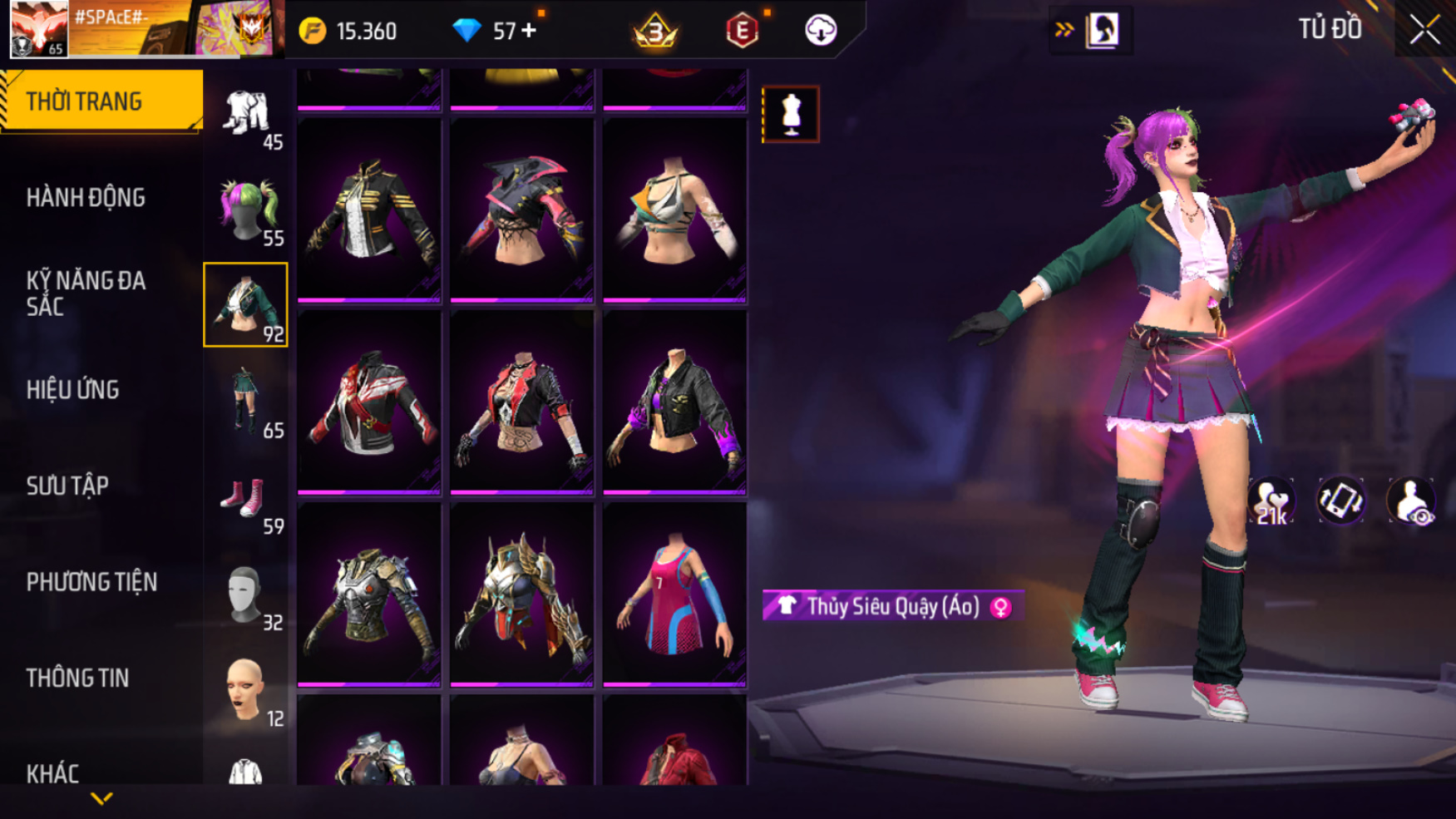Screen dimensions: 1456x819
Task: Switch to the Hành Động tab
Action: point(86,198)
